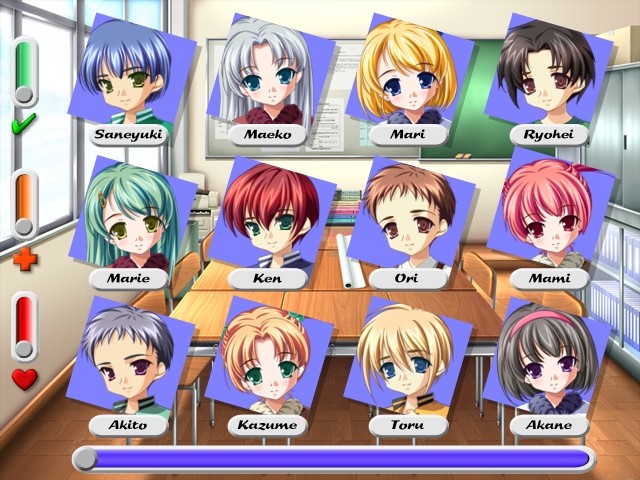Click the purple horizontal slider bar
The image size is (640, 480).
pyautogui.click(x=335, y=458)
